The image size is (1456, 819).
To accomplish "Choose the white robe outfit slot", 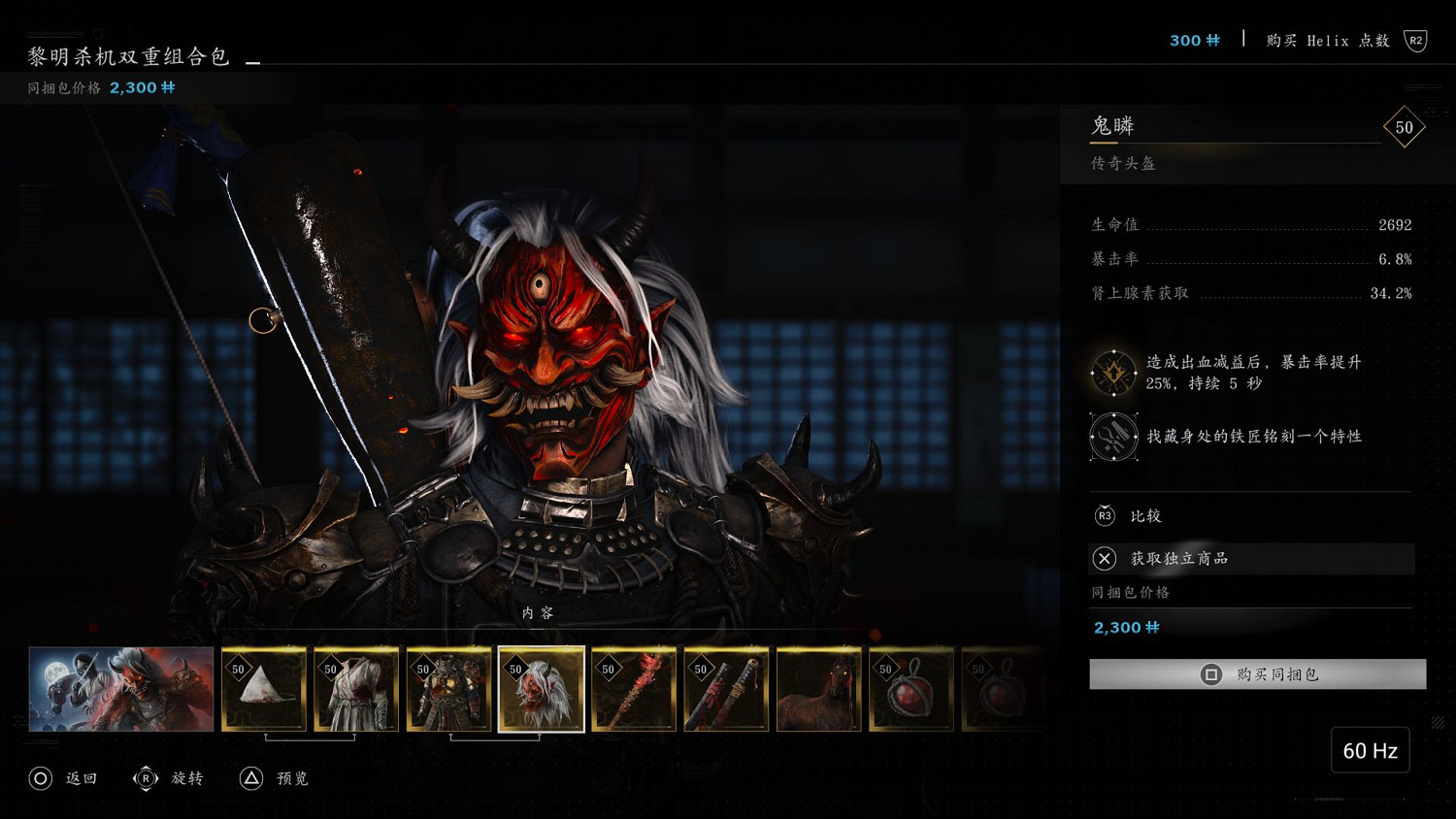I will click(x=356, y=689).
